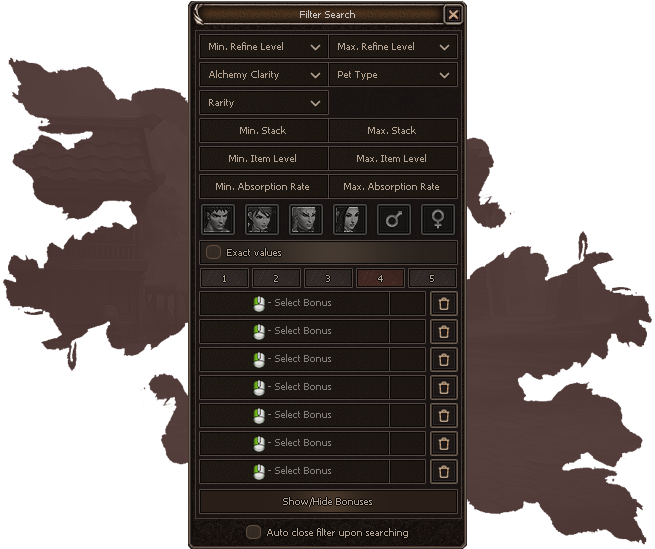
Task: Click the Max. Item Level field
Action: 392,159
